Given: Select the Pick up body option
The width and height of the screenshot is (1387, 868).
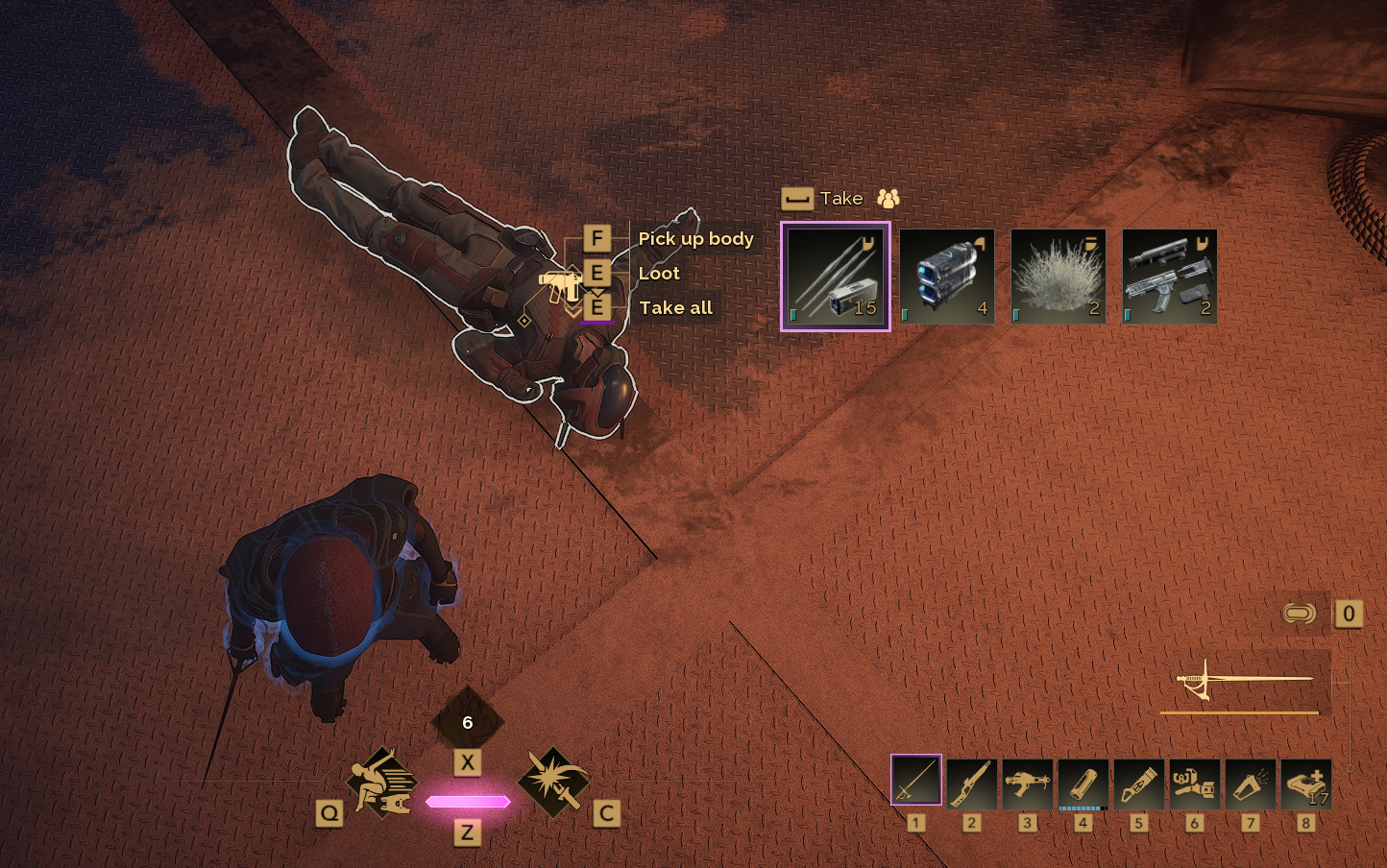Looking at the screenshot, I should coord(695,239).
